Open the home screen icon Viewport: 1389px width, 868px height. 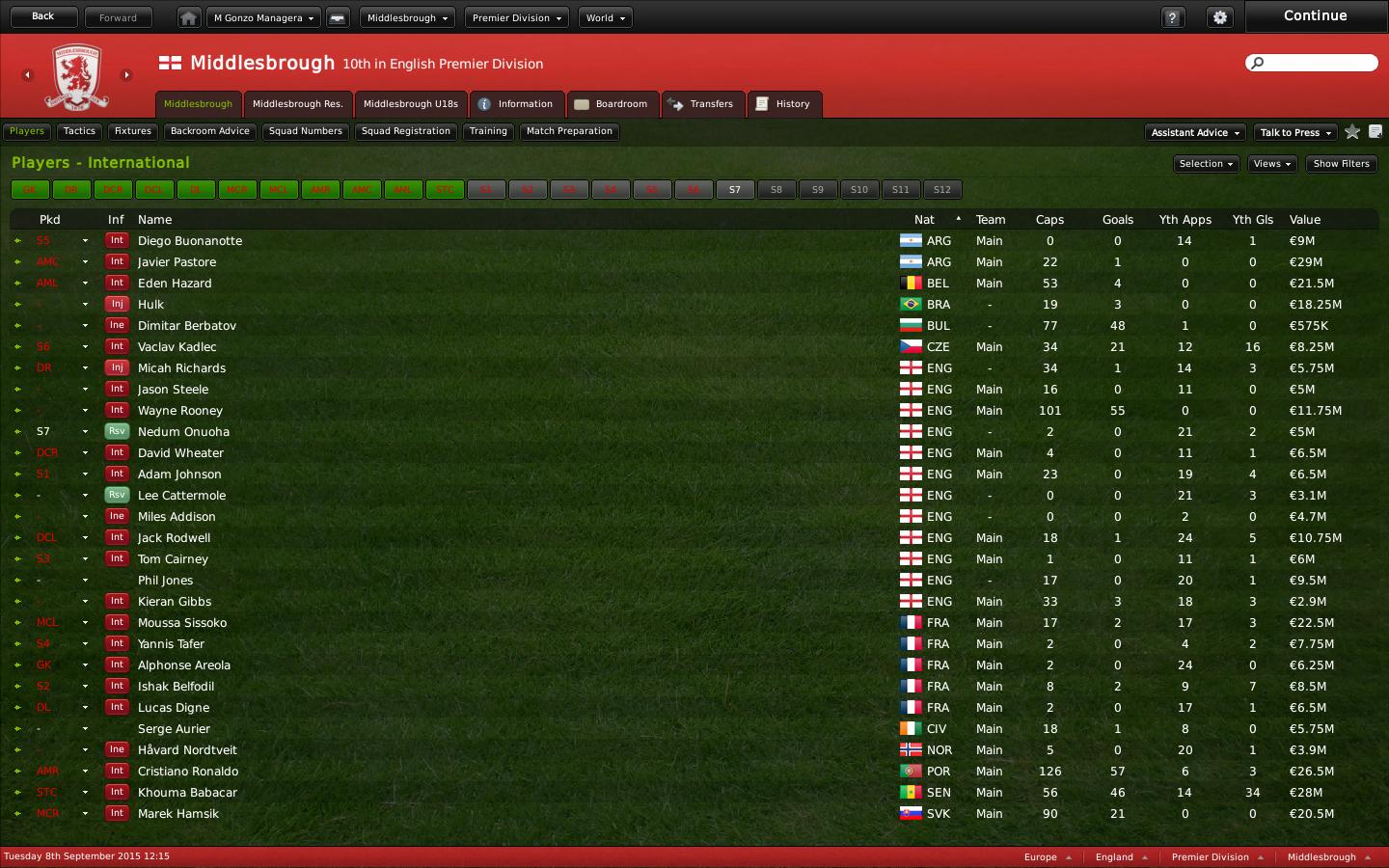click(x=189, y=18)
